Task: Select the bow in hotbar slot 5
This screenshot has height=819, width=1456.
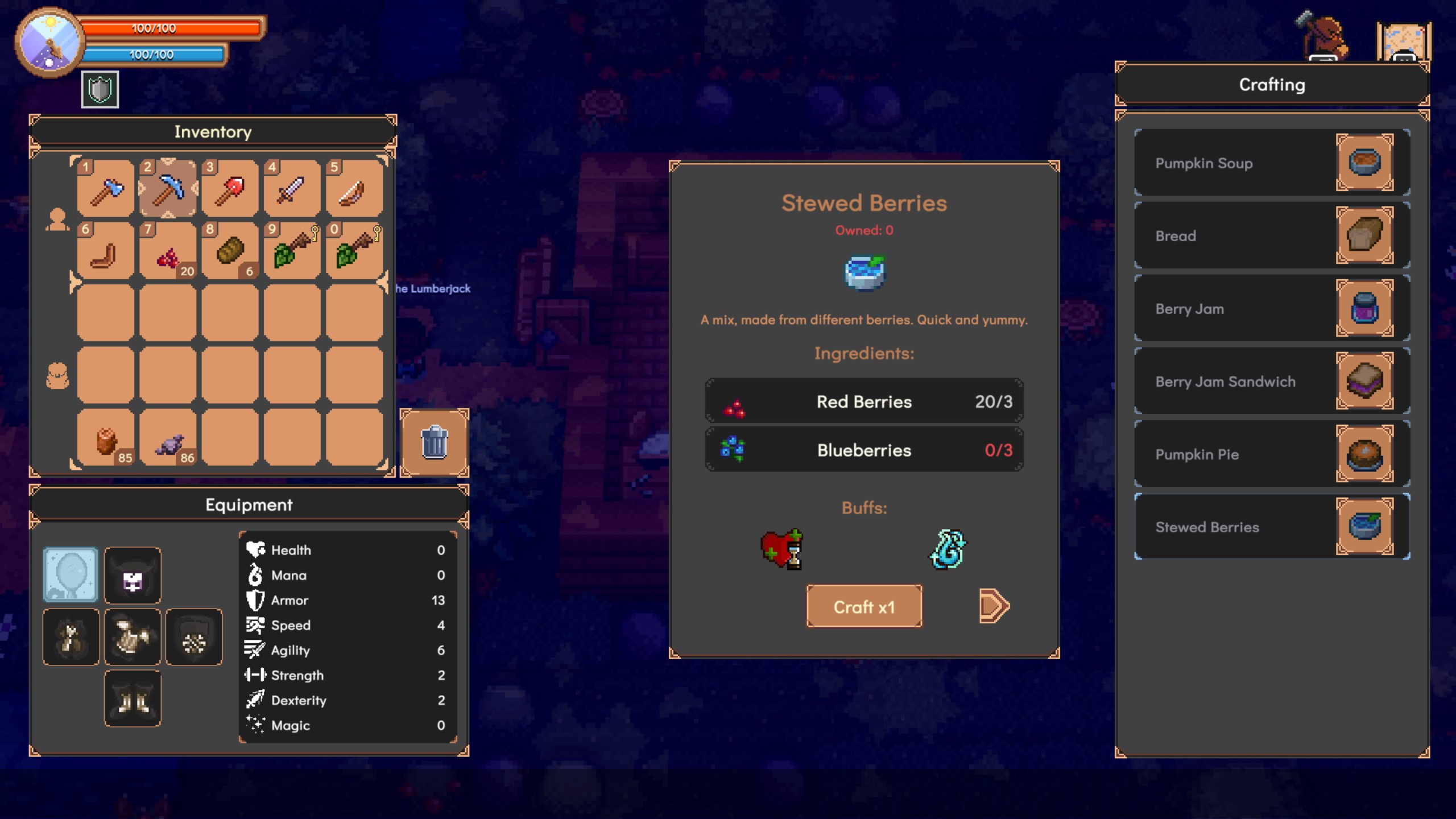Action: pyautogui.click(x=354, y=189)
